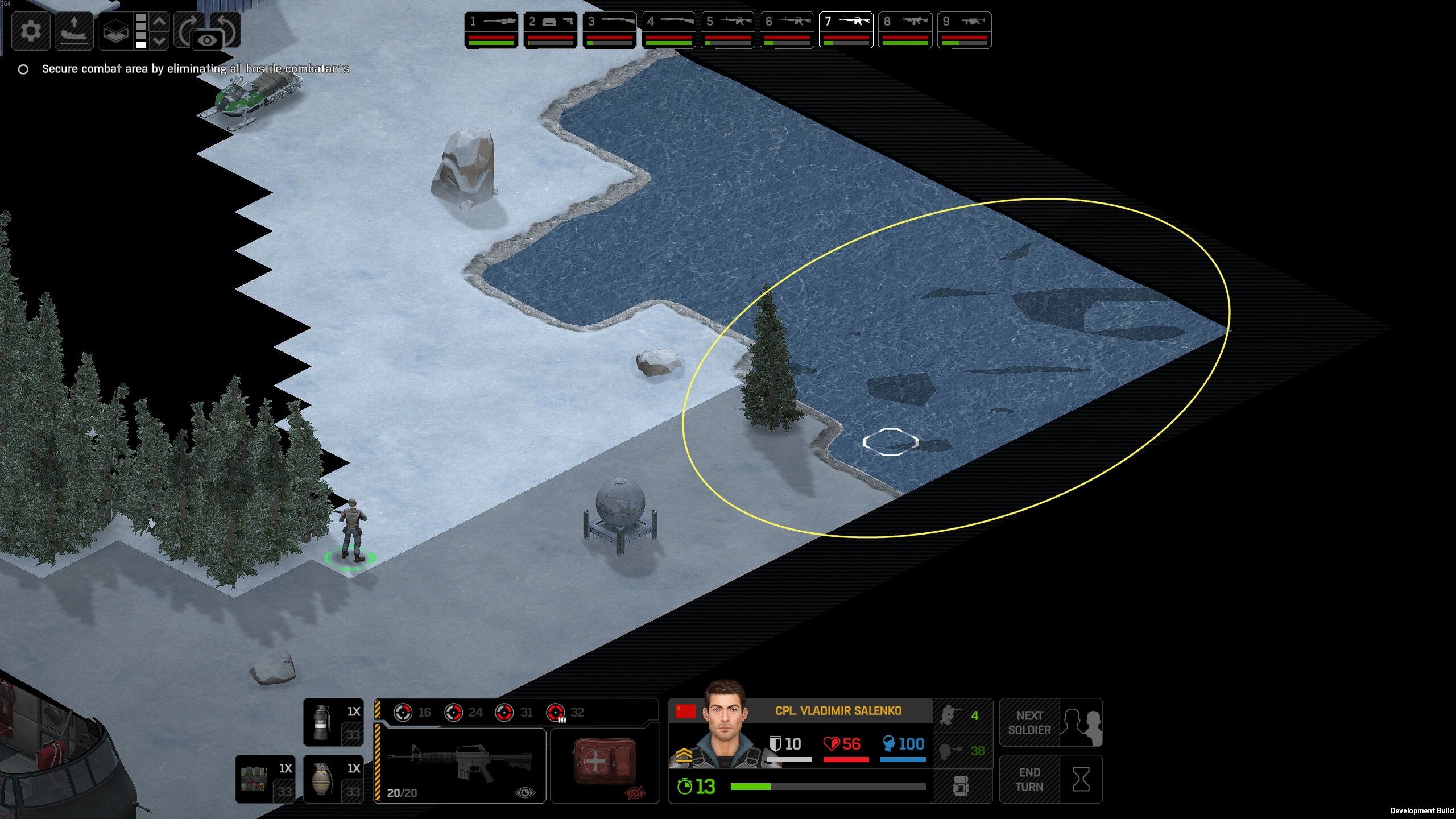The image size is (1456, 819).
Task: Choose the 16 TU snap shot mode
Action: [413, 712]
